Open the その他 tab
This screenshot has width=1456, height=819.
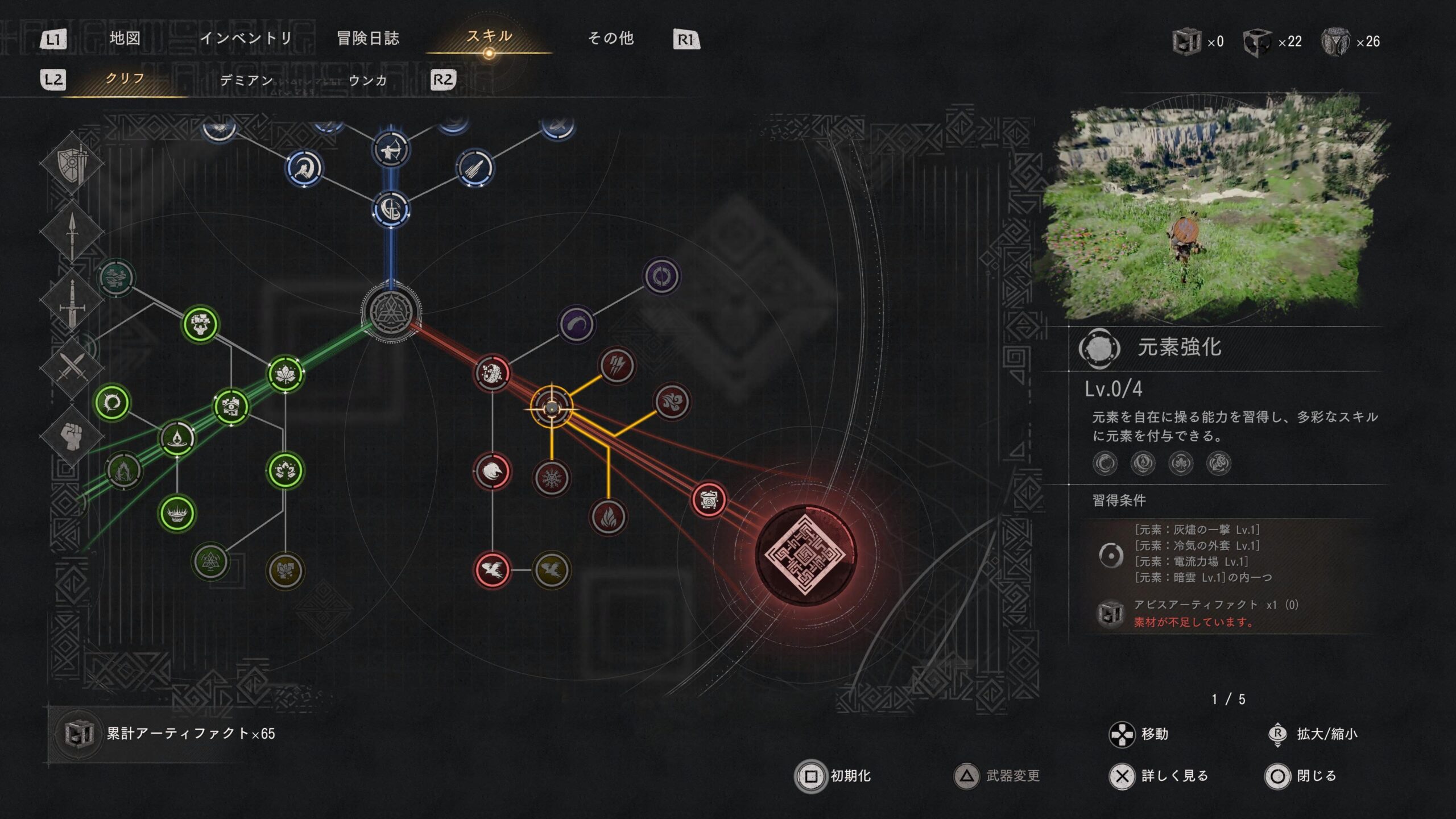(610, 38)
